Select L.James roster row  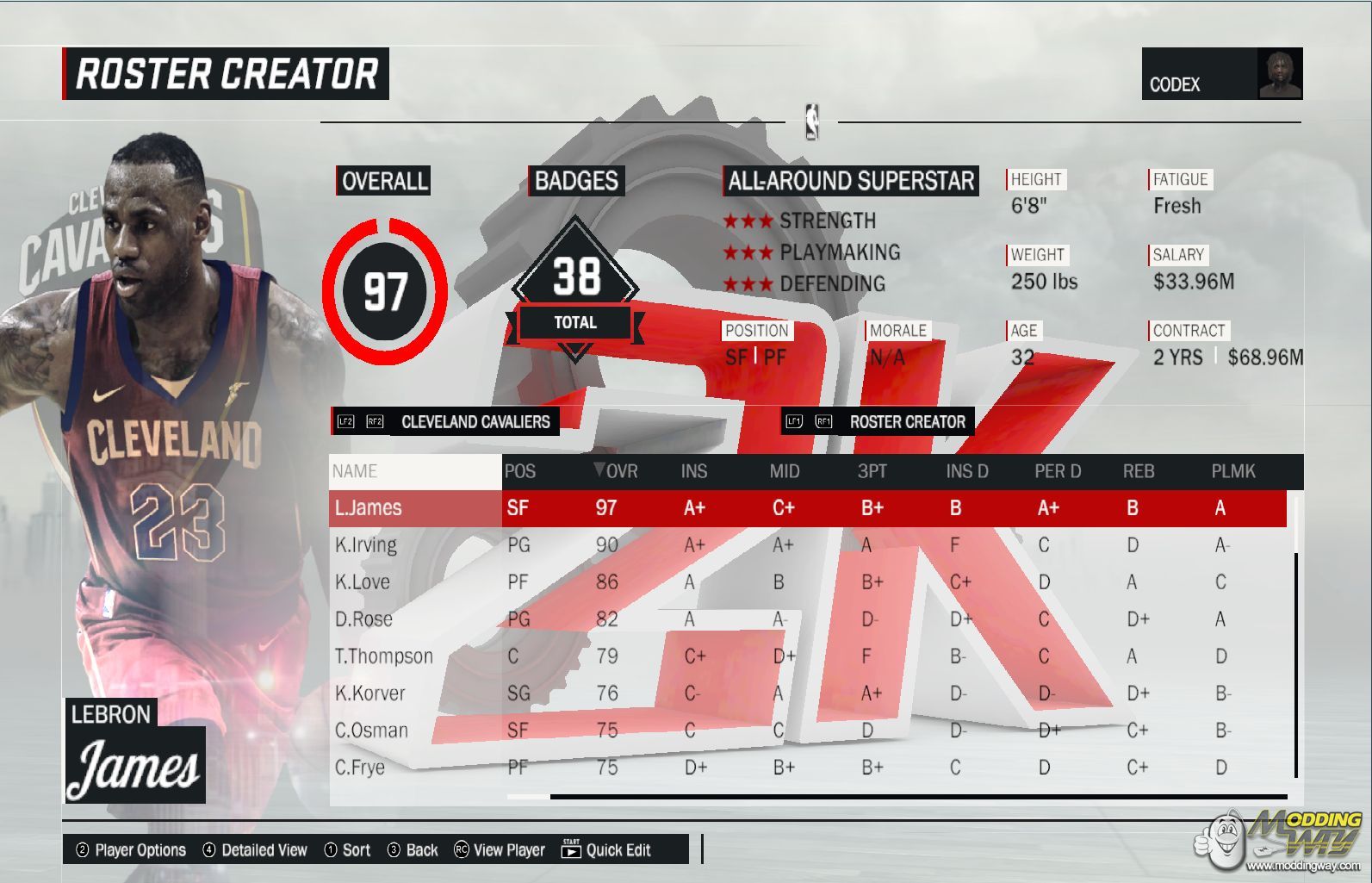[x=369, y=508]
